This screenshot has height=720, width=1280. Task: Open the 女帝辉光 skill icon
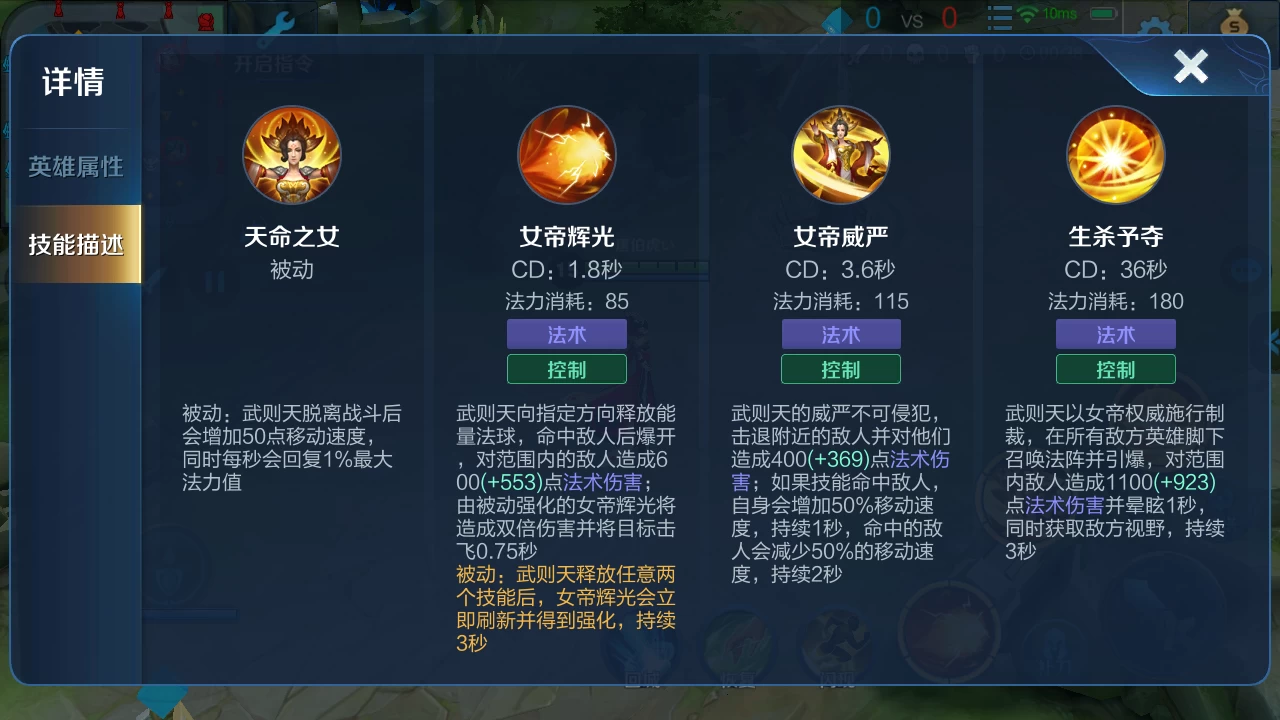(x=566, y=155)
